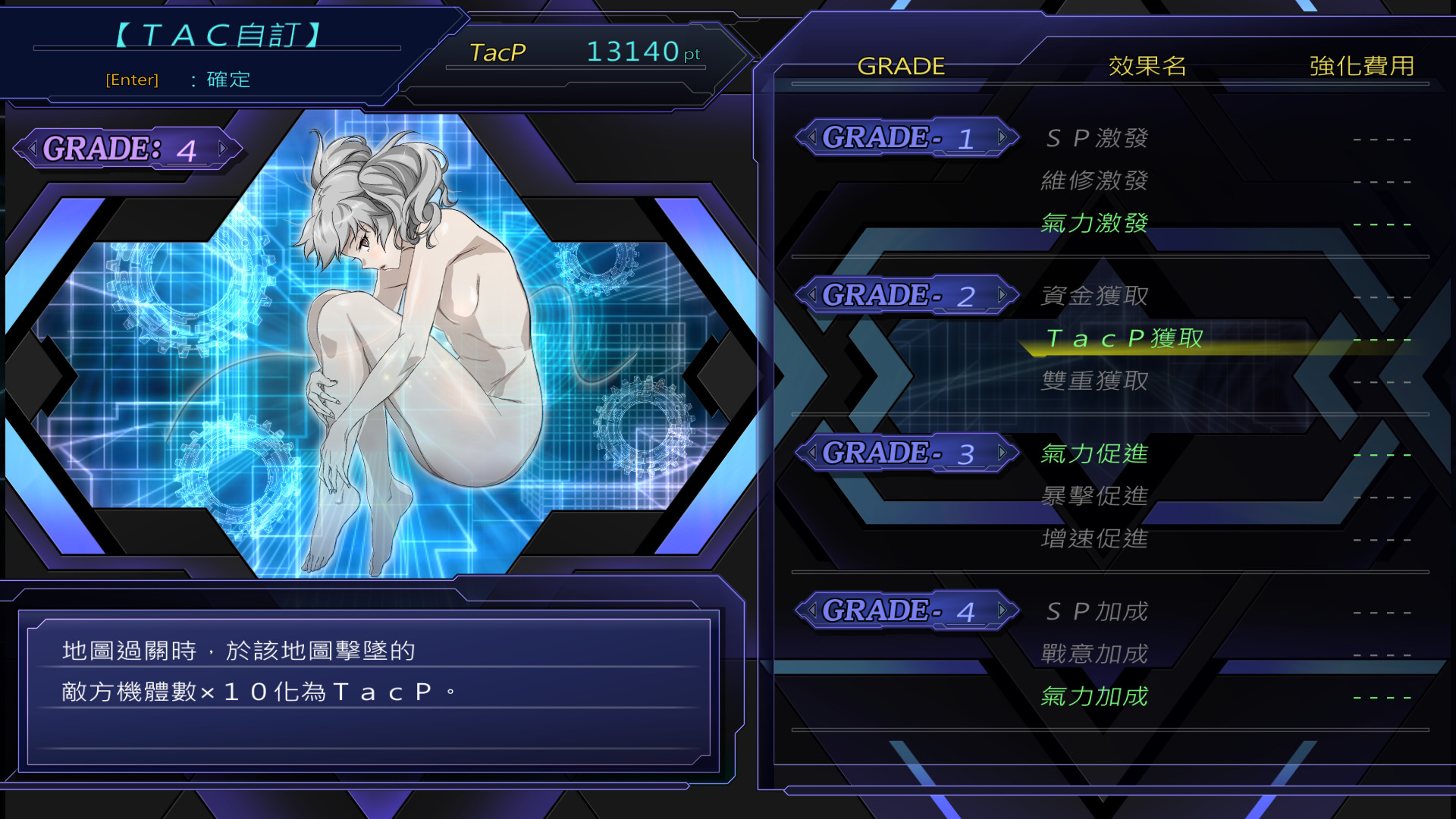This screenshot has height=819, width=1456.
Task: Pick the 資金獲取 effect
Action: (x=1094, y=296)
